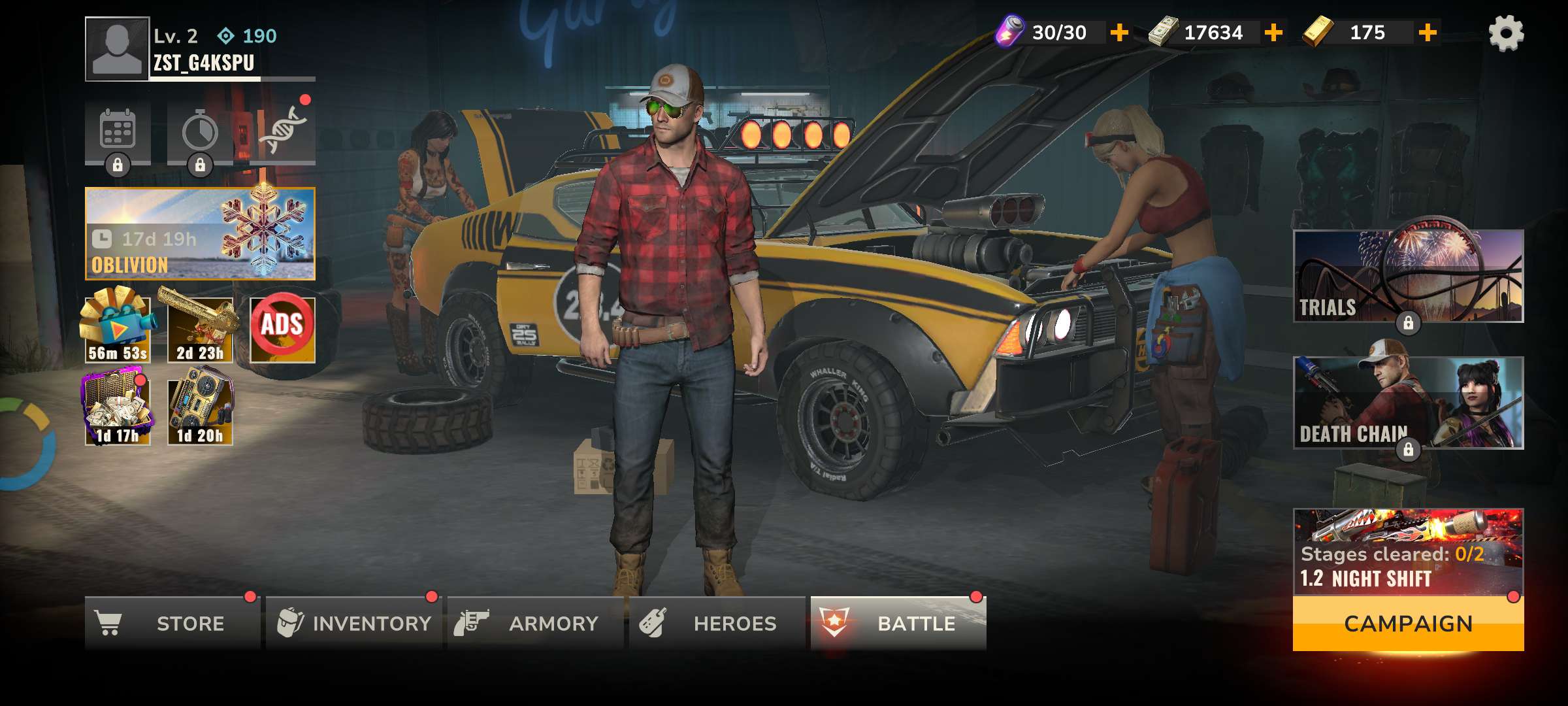
Task: Open the settings gear
Action: (1506, 33)
